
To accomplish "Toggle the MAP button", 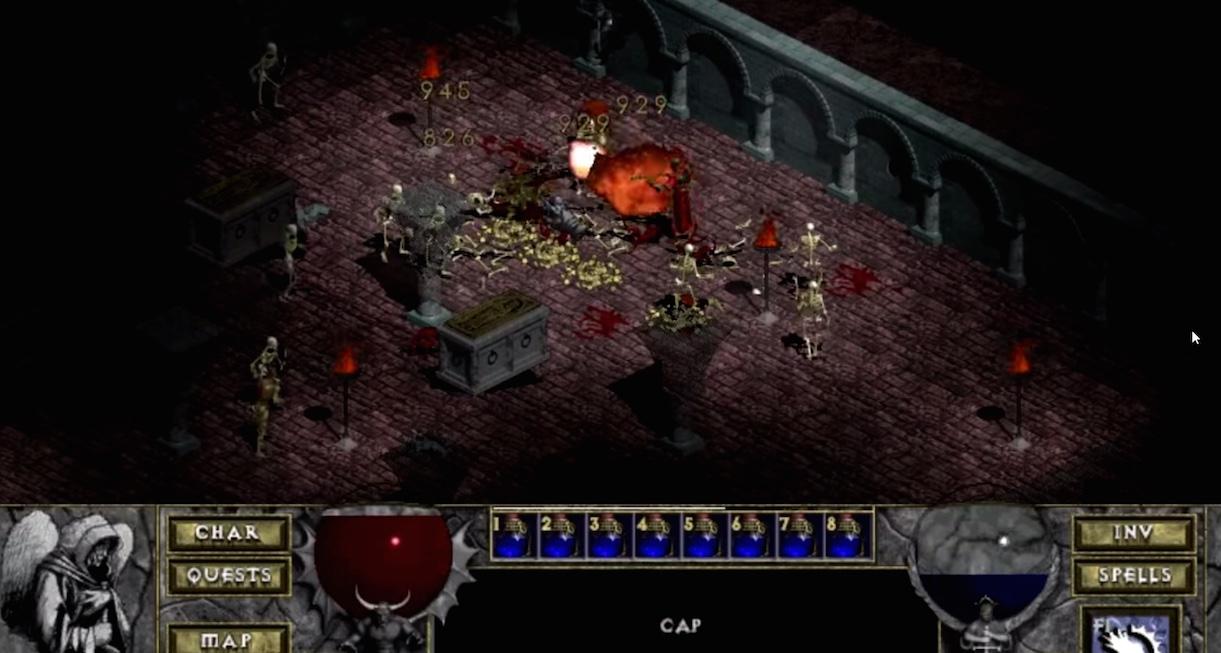I will click(x=228, y=638).
